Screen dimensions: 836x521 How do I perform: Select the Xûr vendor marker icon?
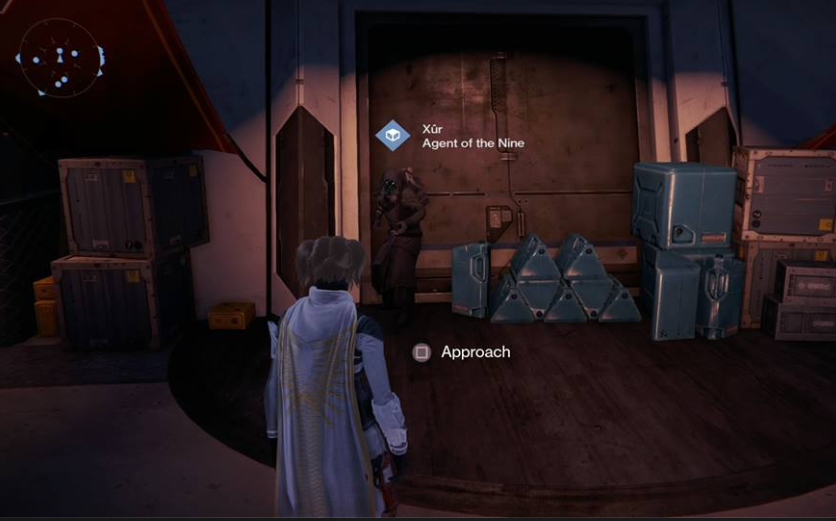[391, 135]
